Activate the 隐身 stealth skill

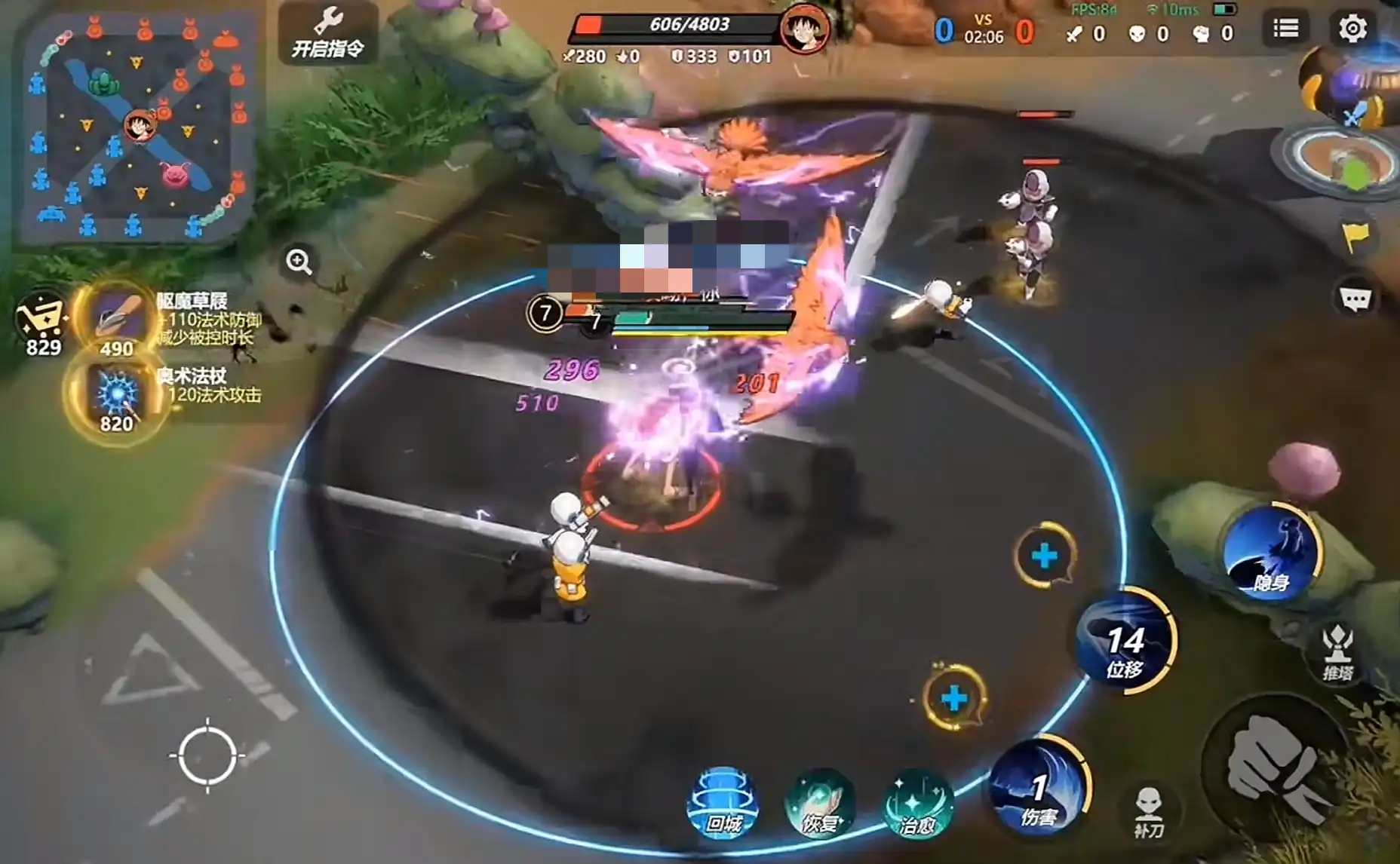click(1271, 554)
